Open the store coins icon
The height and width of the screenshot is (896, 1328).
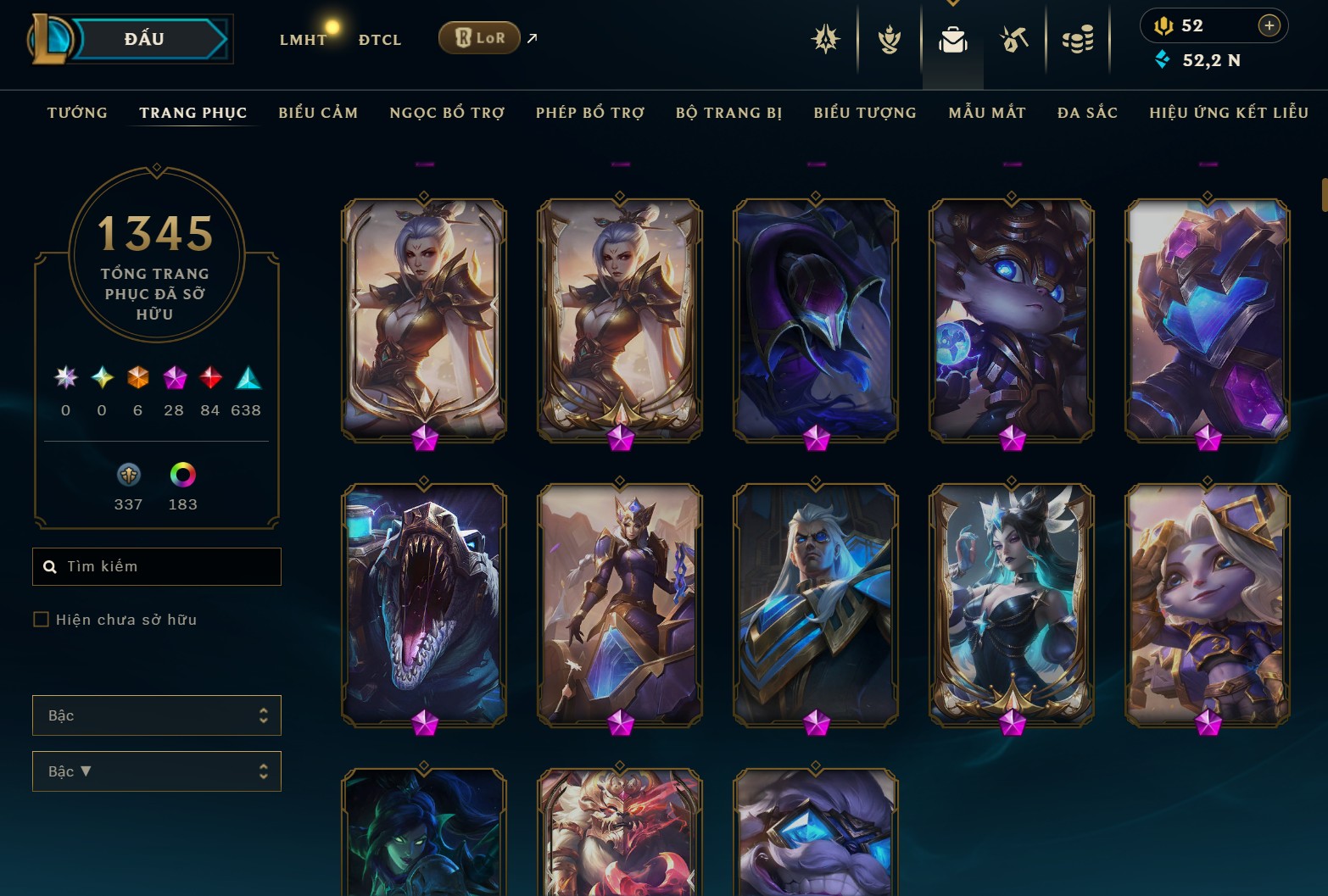[x=1078, y=39]
